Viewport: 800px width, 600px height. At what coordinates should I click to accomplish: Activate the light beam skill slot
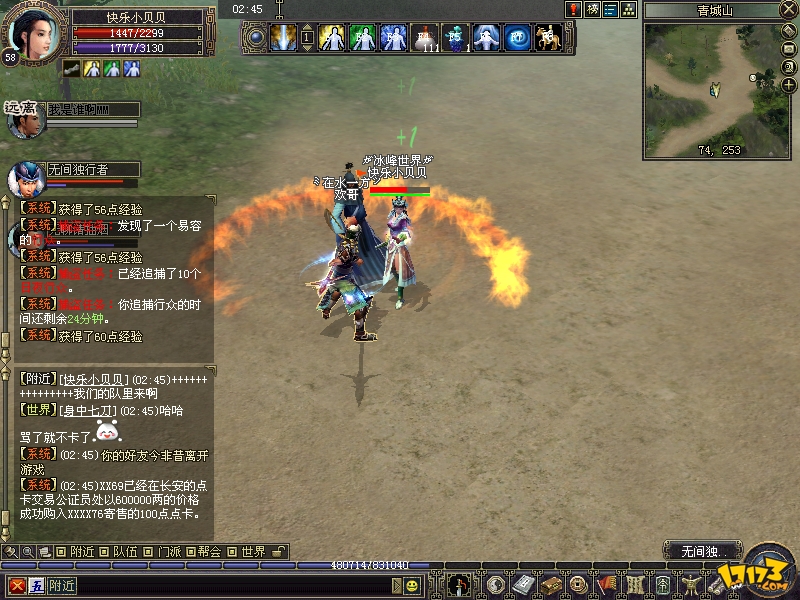coord(283,38)
